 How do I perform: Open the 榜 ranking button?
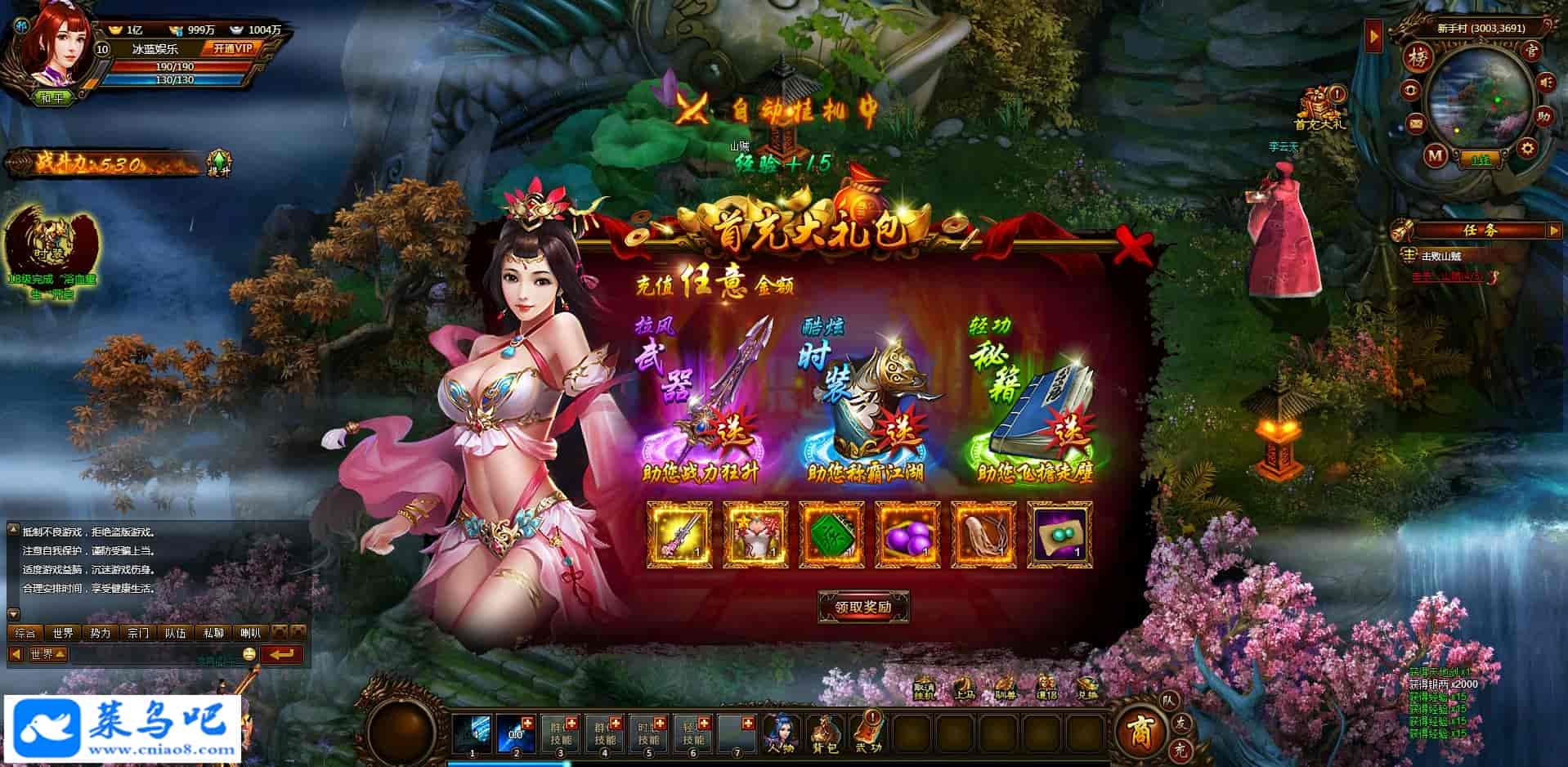(1417, 57)
